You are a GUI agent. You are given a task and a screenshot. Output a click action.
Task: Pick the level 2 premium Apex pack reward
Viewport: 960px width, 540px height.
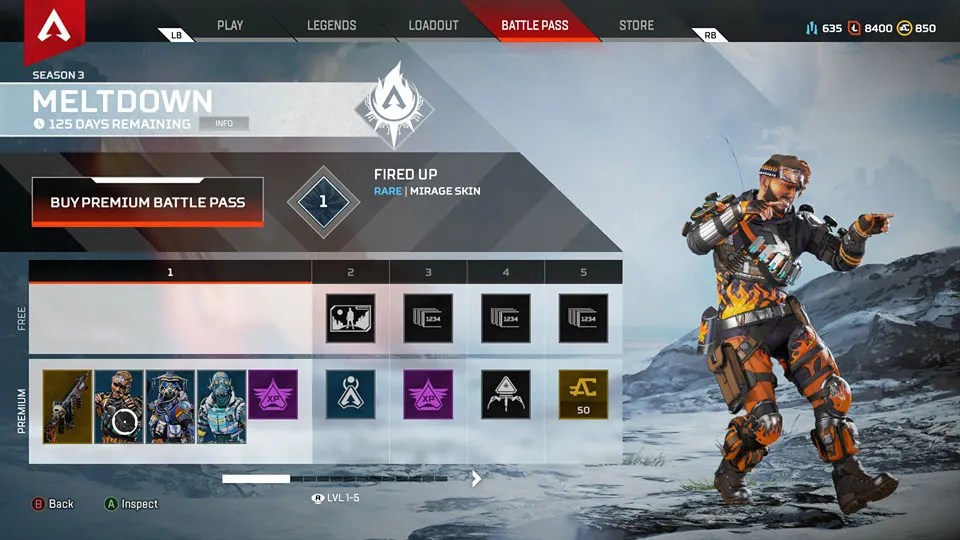pyautogui.click(x=350, y=394)
